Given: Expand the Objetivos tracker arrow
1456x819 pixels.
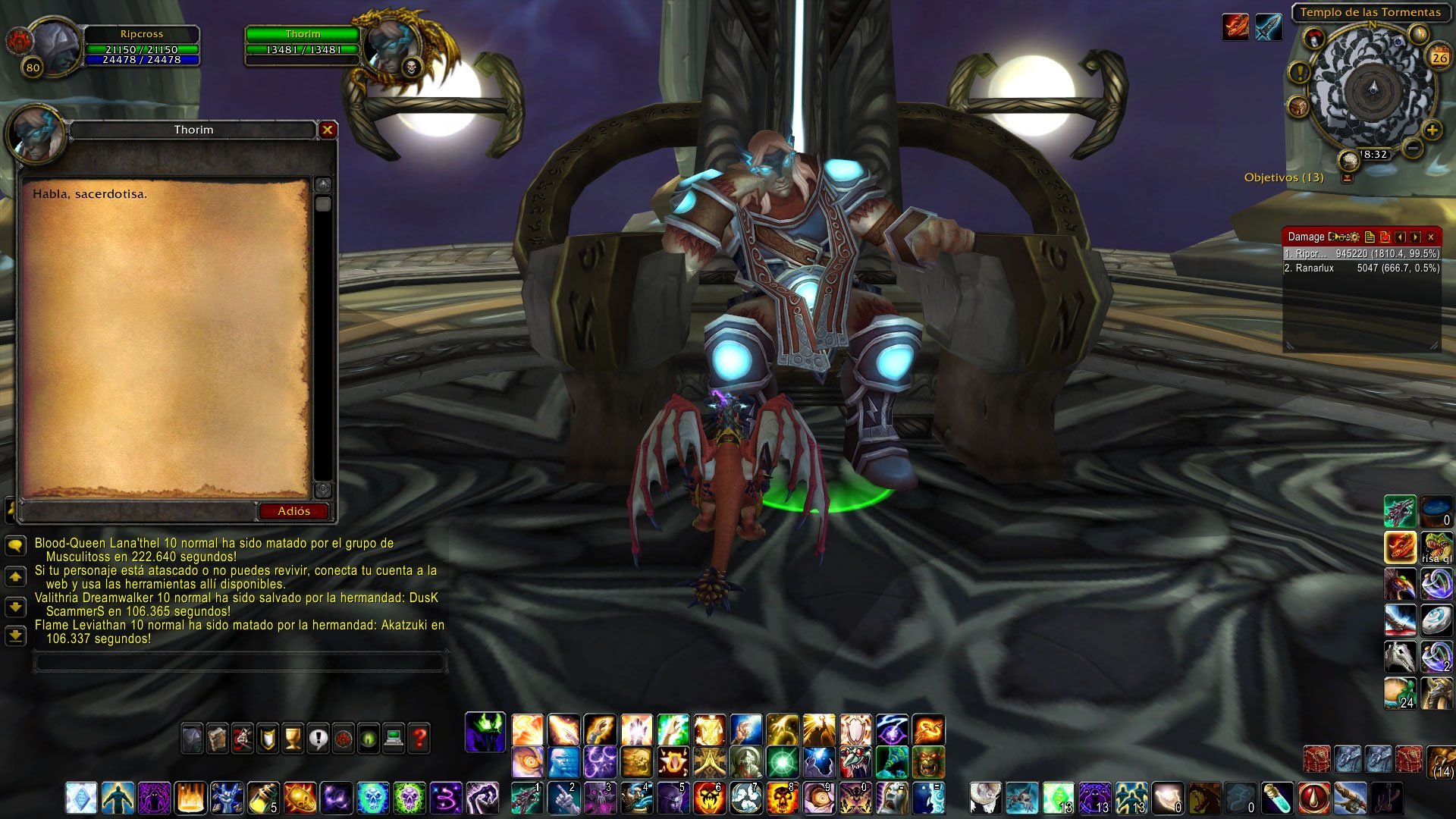Looking at the screenshot, I should (1347, 178).
